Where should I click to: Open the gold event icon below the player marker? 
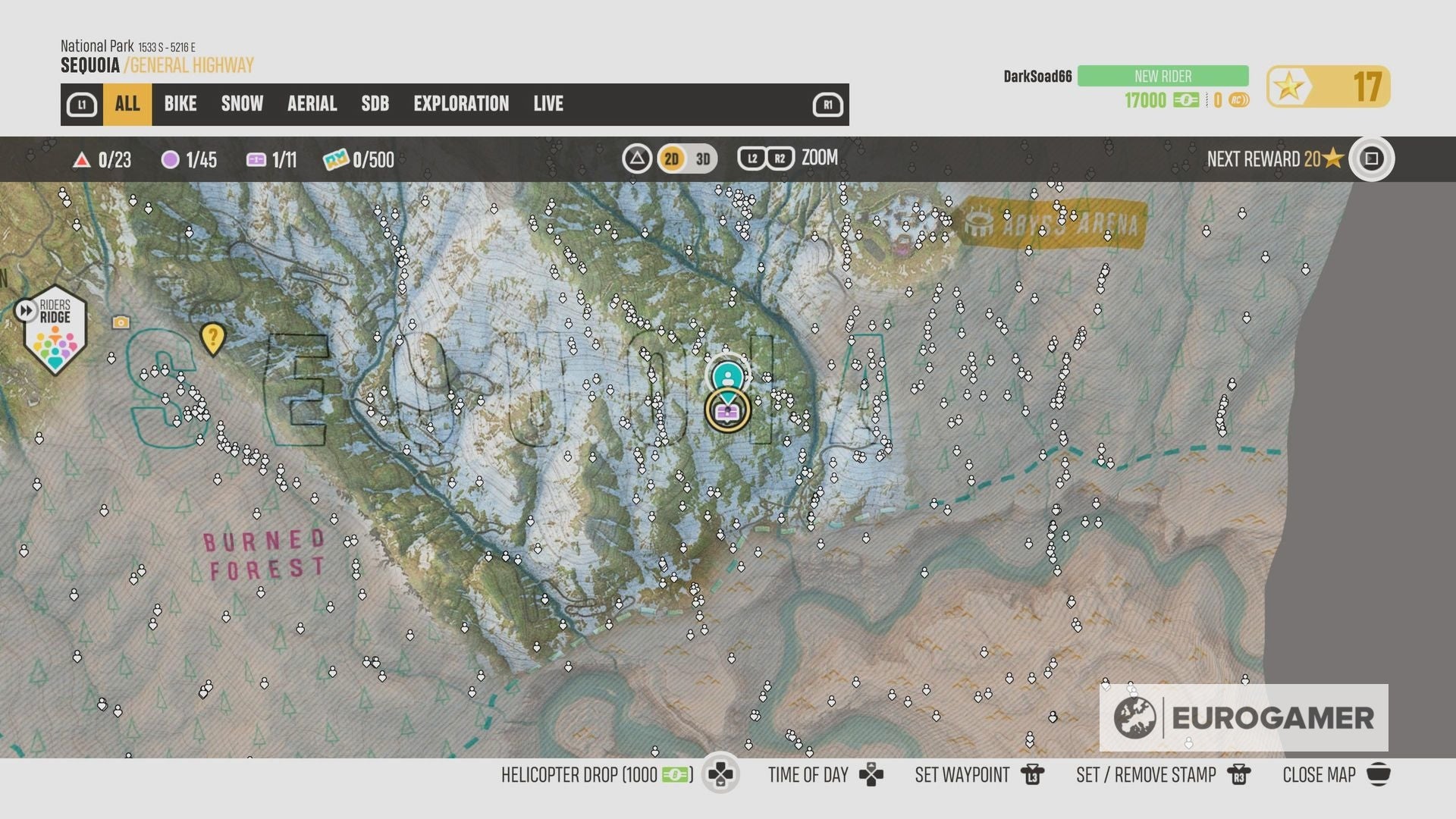point(726,410)
